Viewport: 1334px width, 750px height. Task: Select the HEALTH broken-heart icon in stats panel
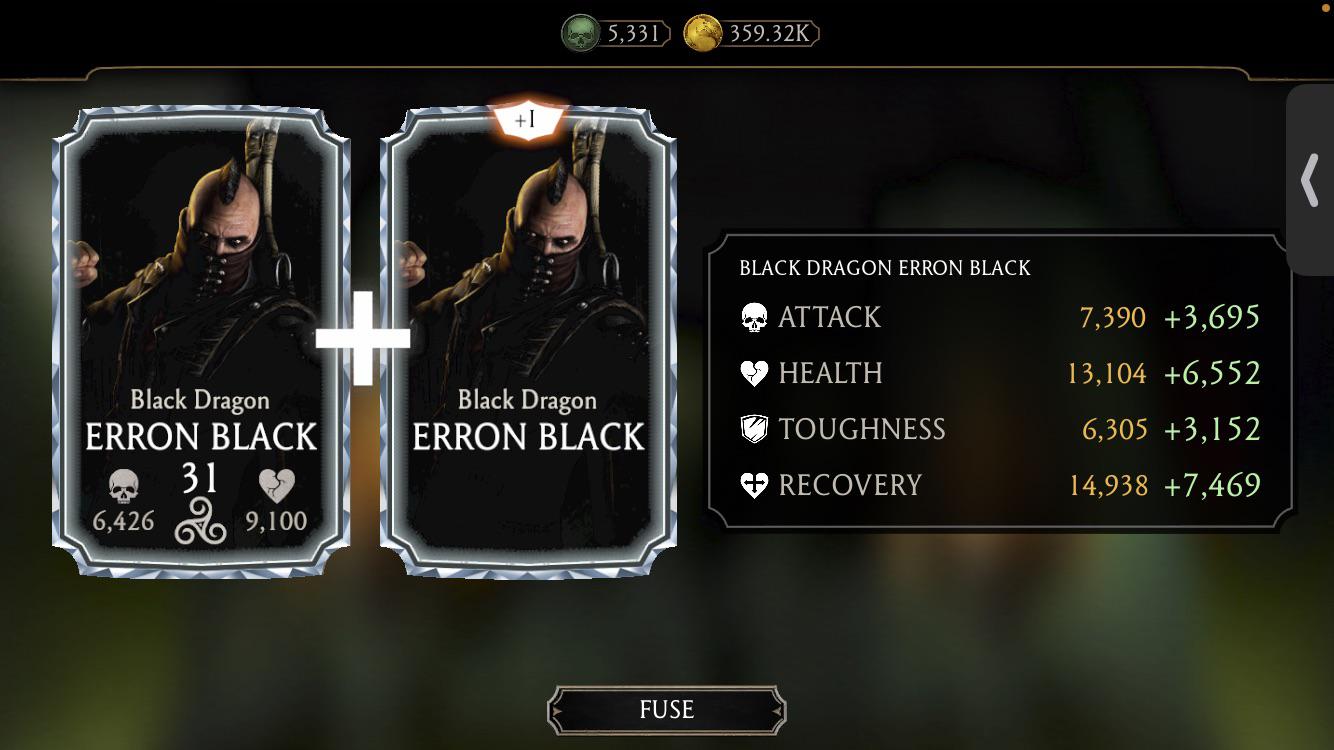754,373
